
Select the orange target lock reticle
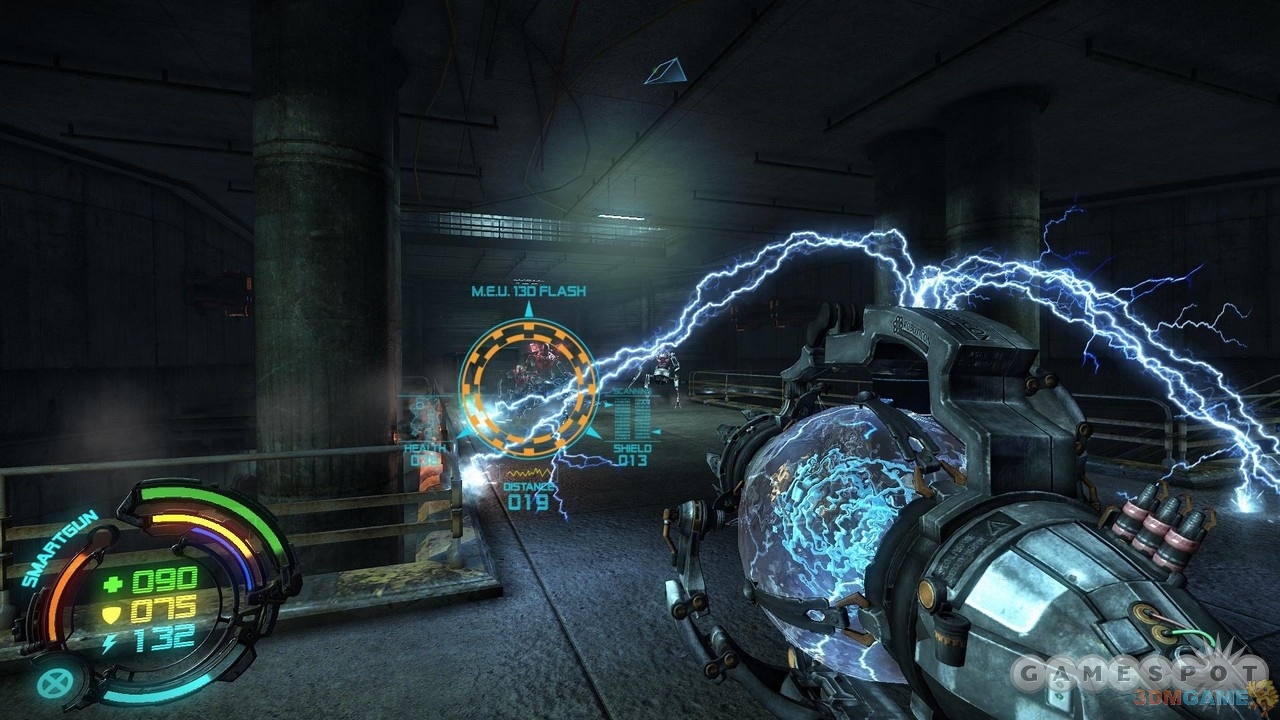pyautogui.click(x=527, y=383)
